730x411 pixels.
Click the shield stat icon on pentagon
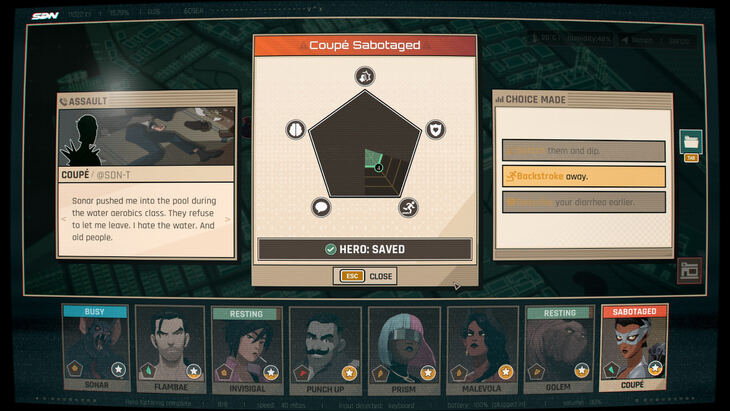(436, 129)
